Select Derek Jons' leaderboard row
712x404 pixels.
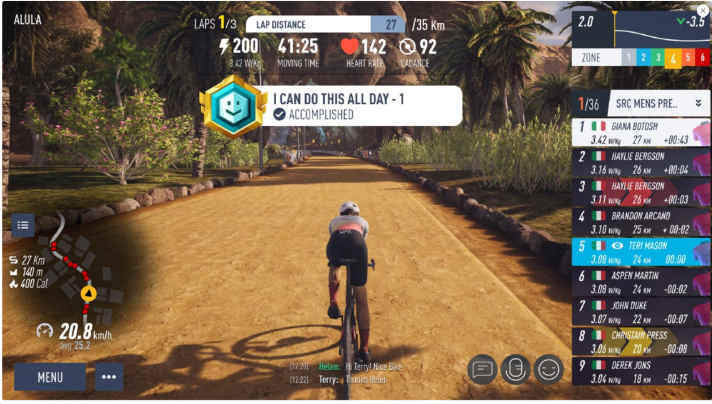[x=640, y=372]
